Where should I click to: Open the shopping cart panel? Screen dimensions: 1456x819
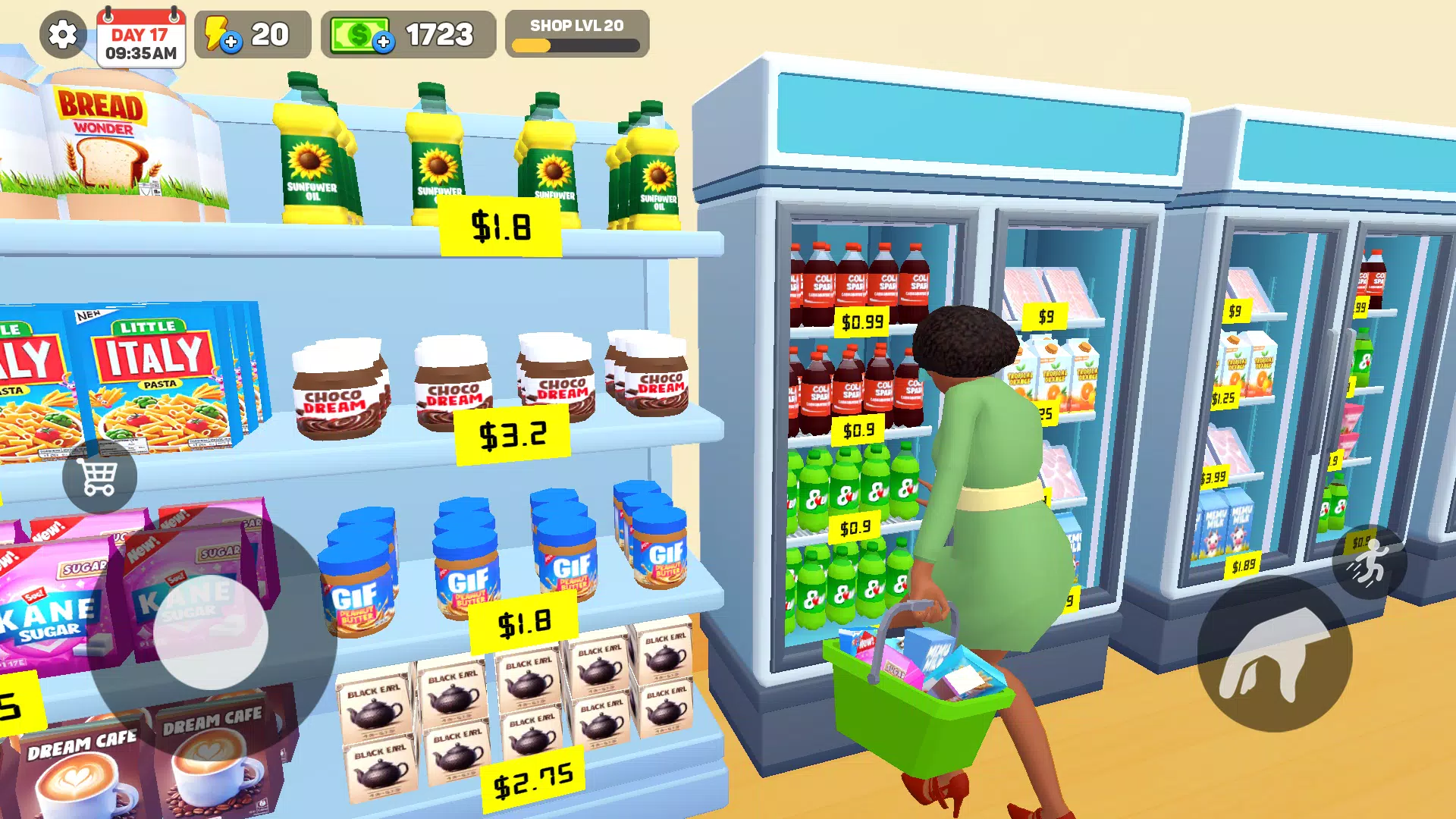point(99,478)
